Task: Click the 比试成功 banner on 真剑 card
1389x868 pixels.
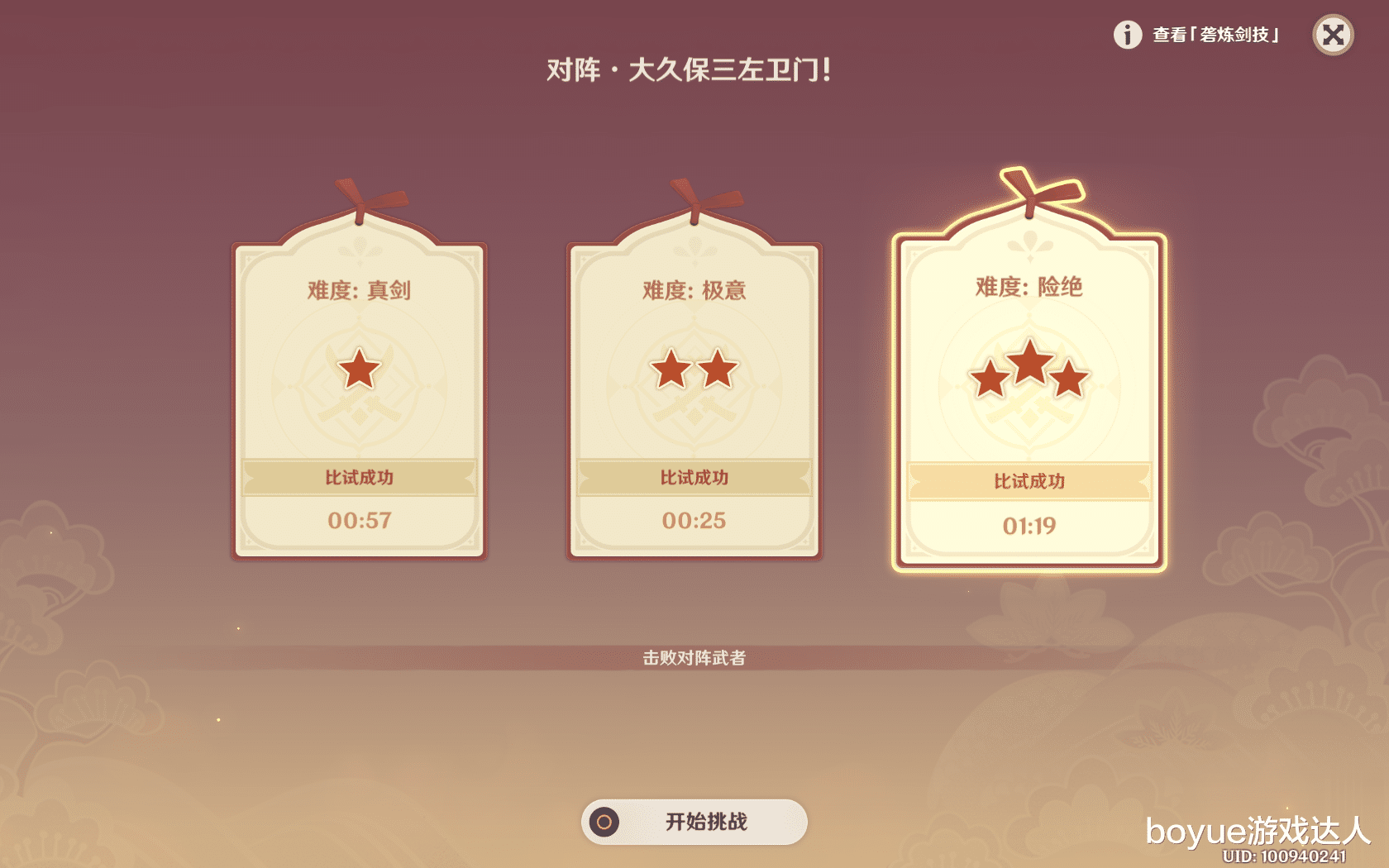Action: point(359,477)
